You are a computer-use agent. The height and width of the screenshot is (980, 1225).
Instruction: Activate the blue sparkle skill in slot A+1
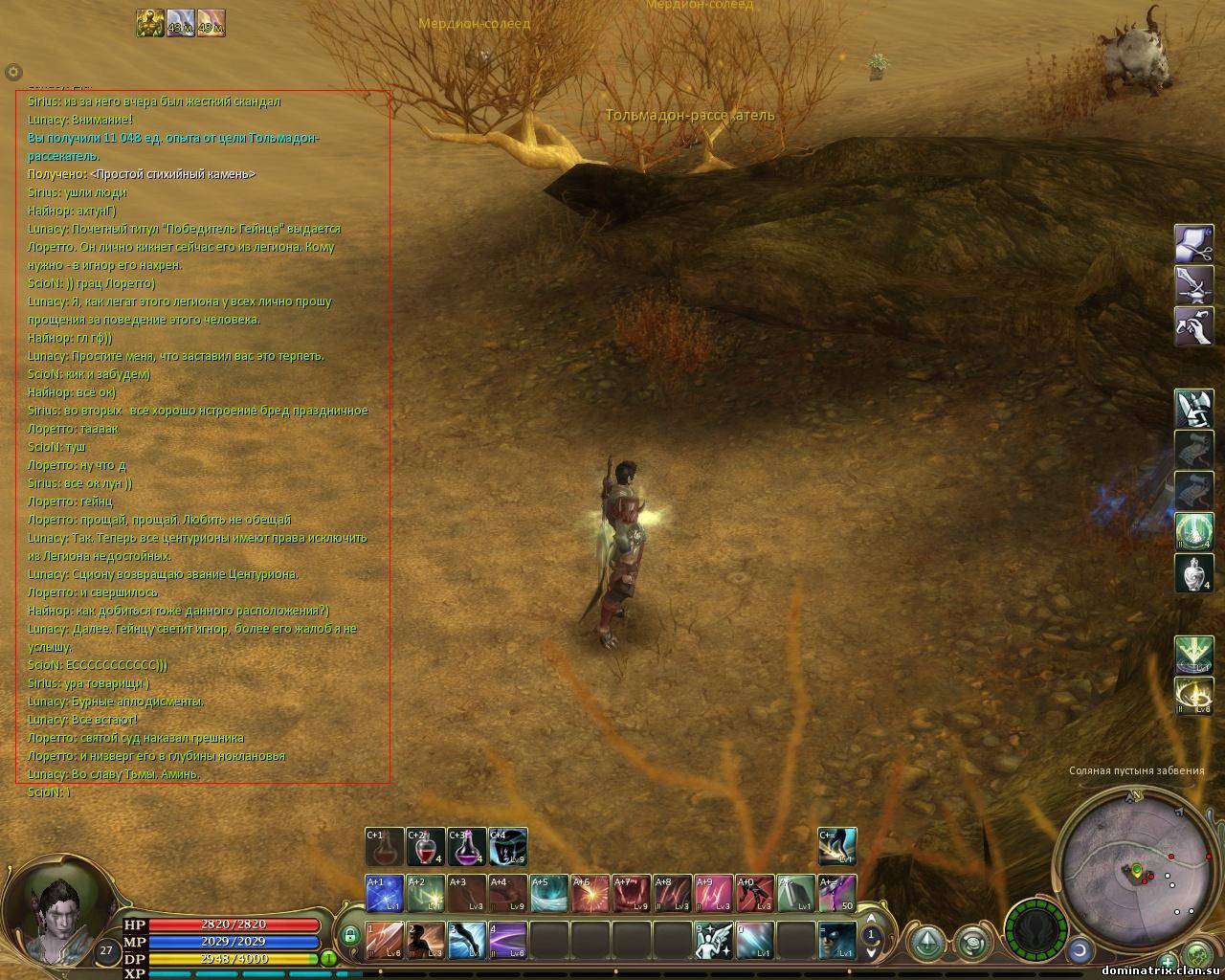click(385, 894)
